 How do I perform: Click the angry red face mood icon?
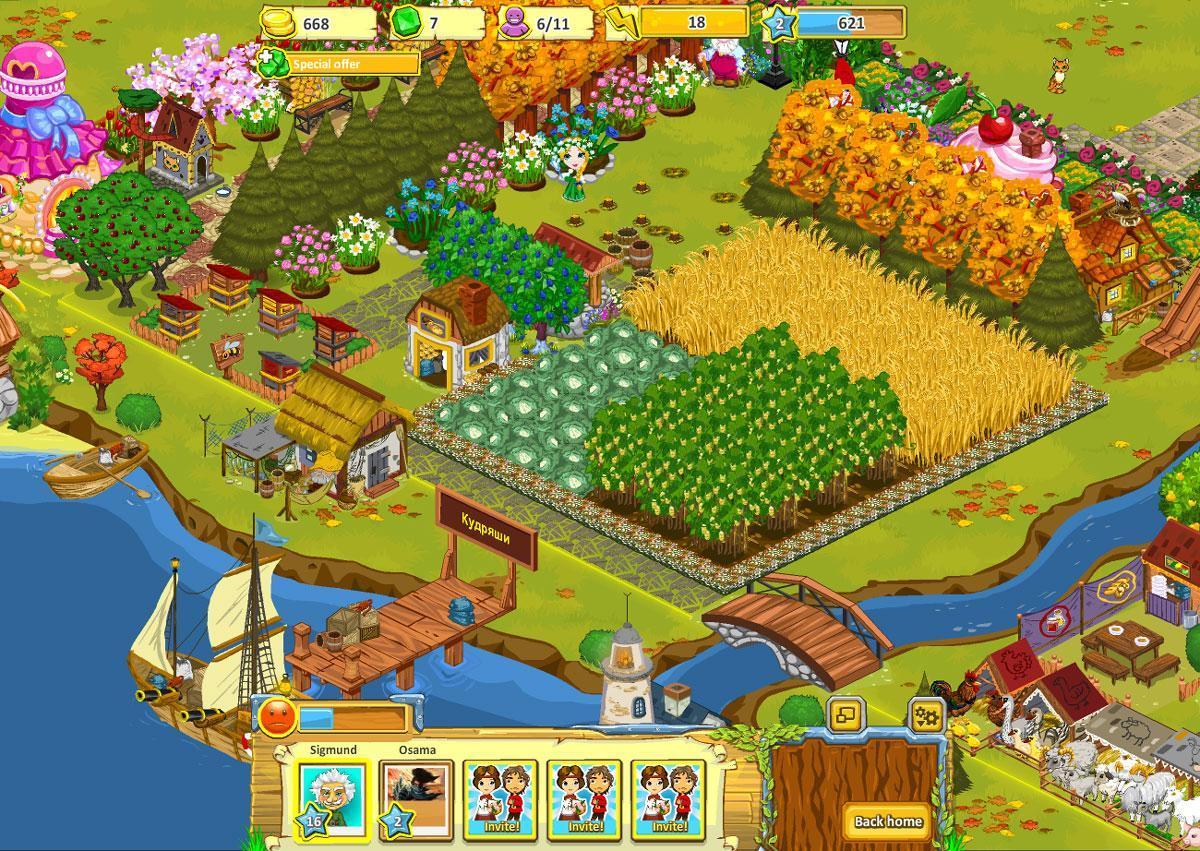coord(277,718)
